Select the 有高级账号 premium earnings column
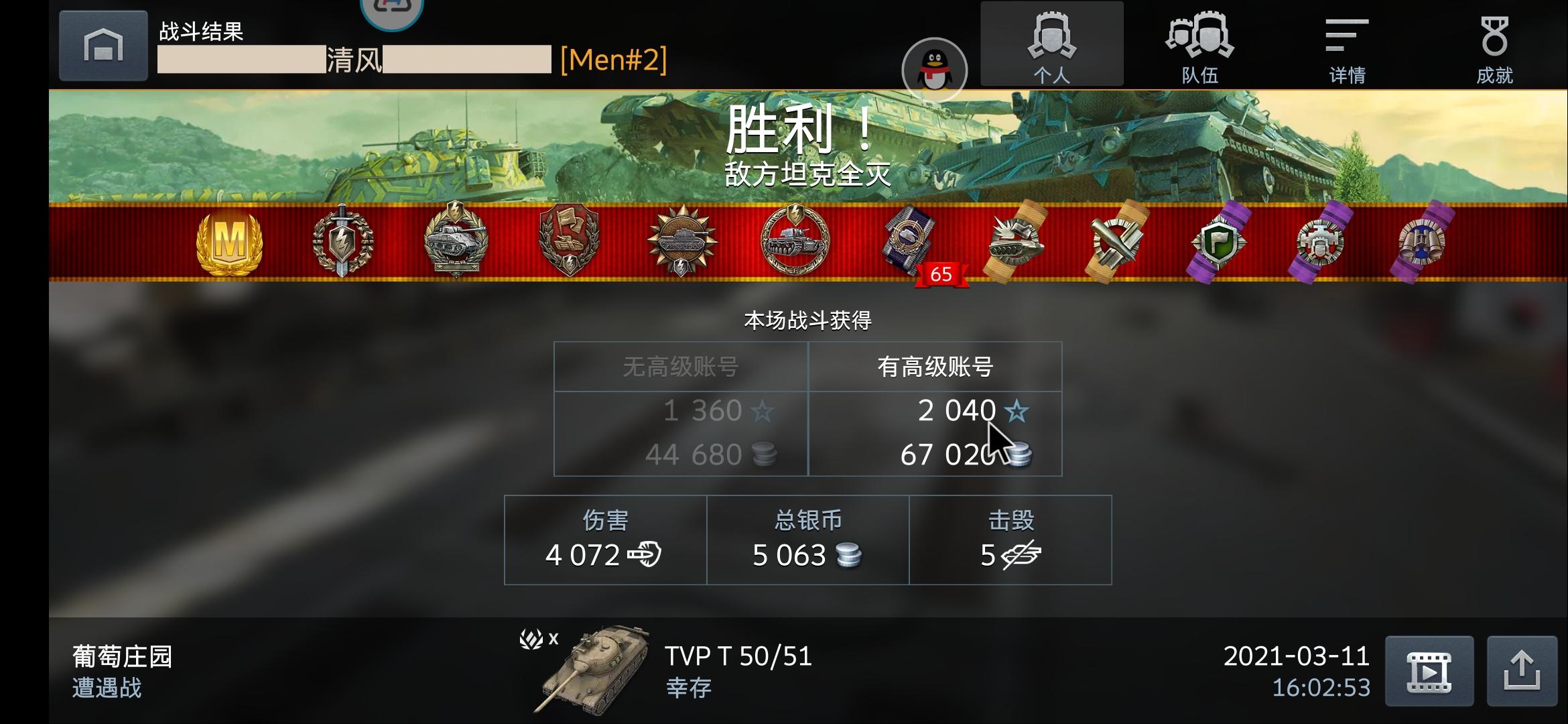 coord(935,367)
